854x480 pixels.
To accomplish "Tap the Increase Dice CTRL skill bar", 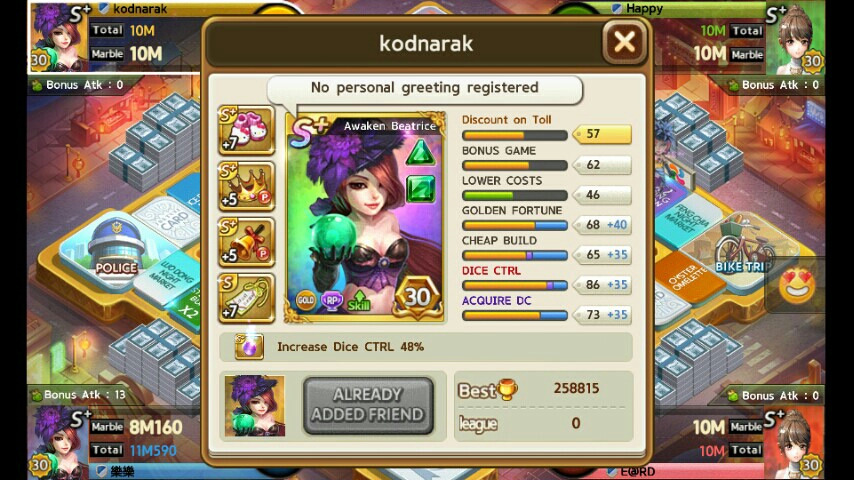I will (426, 347).
